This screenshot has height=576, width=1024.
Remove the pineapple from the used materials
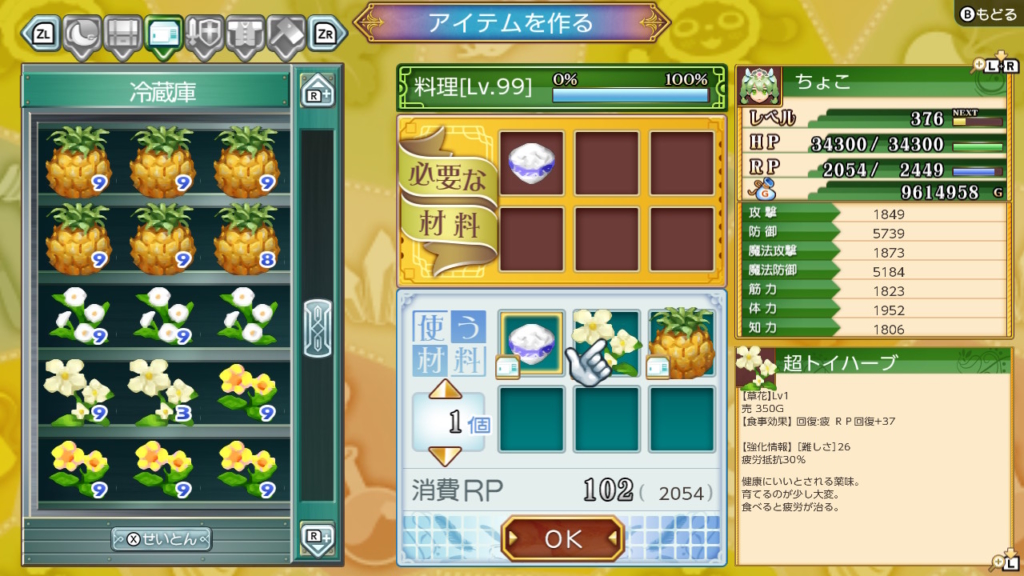[x=684, y=342]
